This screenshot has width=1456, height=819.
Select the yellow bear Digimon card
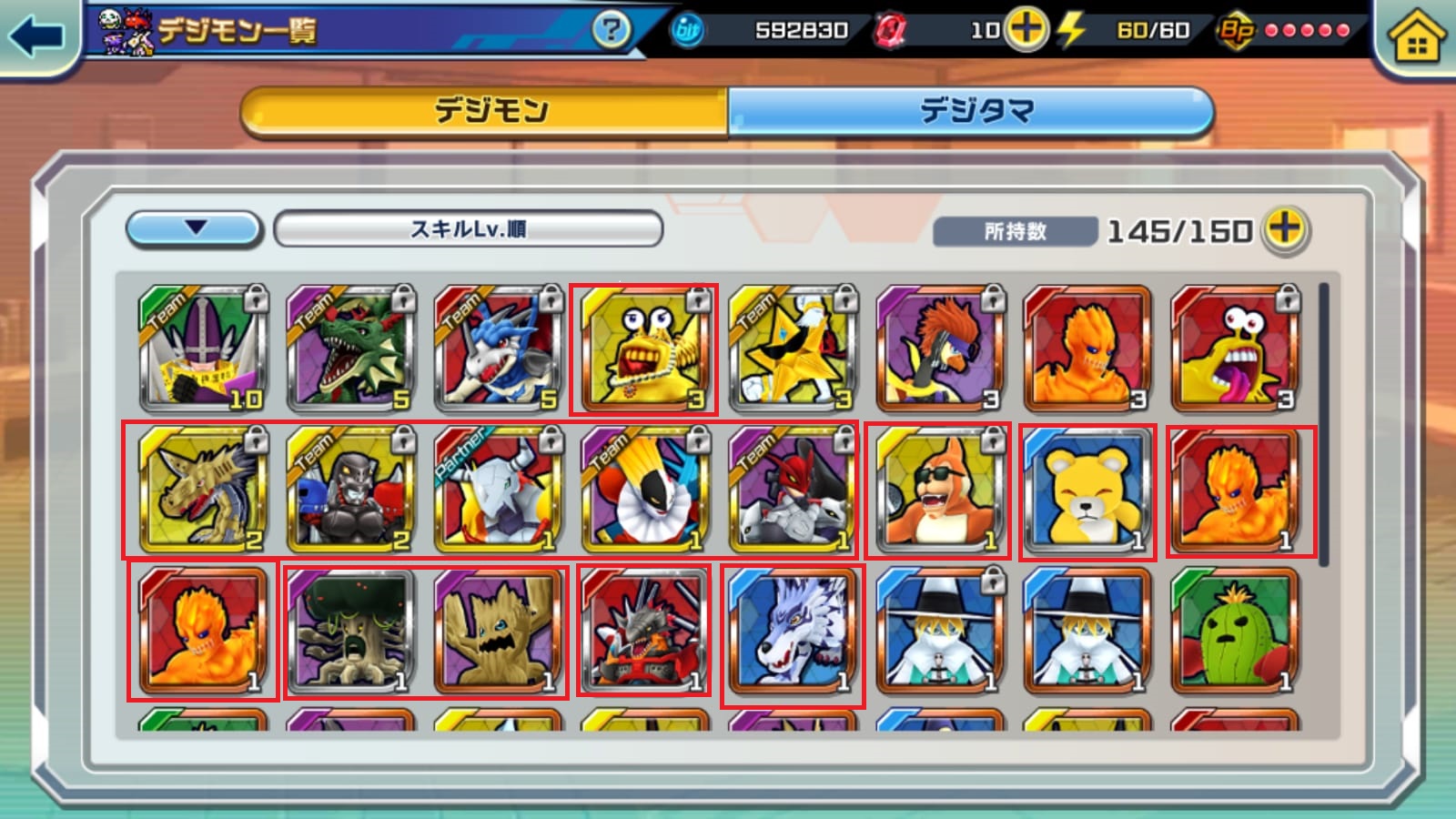[1087, 490]
